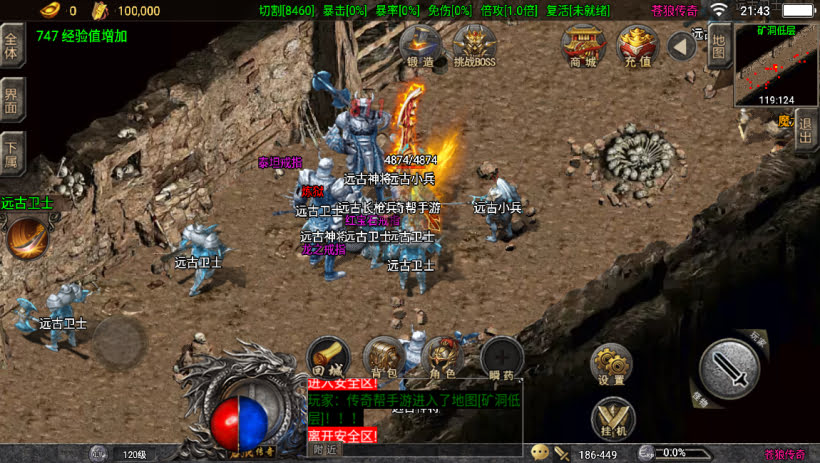Select the 界面 side tab
The image size is (820, 463).
[12, 100]
